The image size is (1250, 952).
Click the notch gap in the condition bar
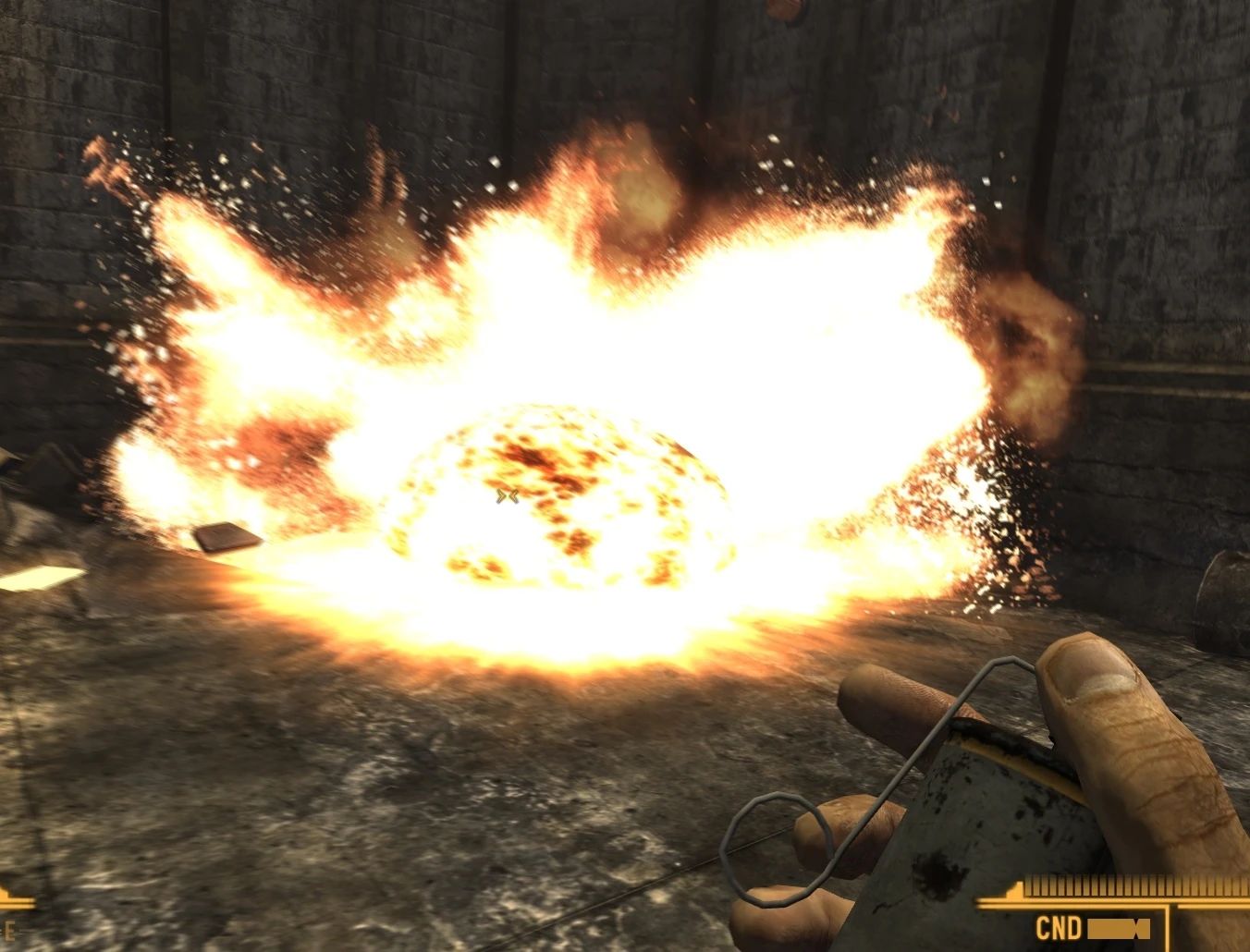(1137, 929)
